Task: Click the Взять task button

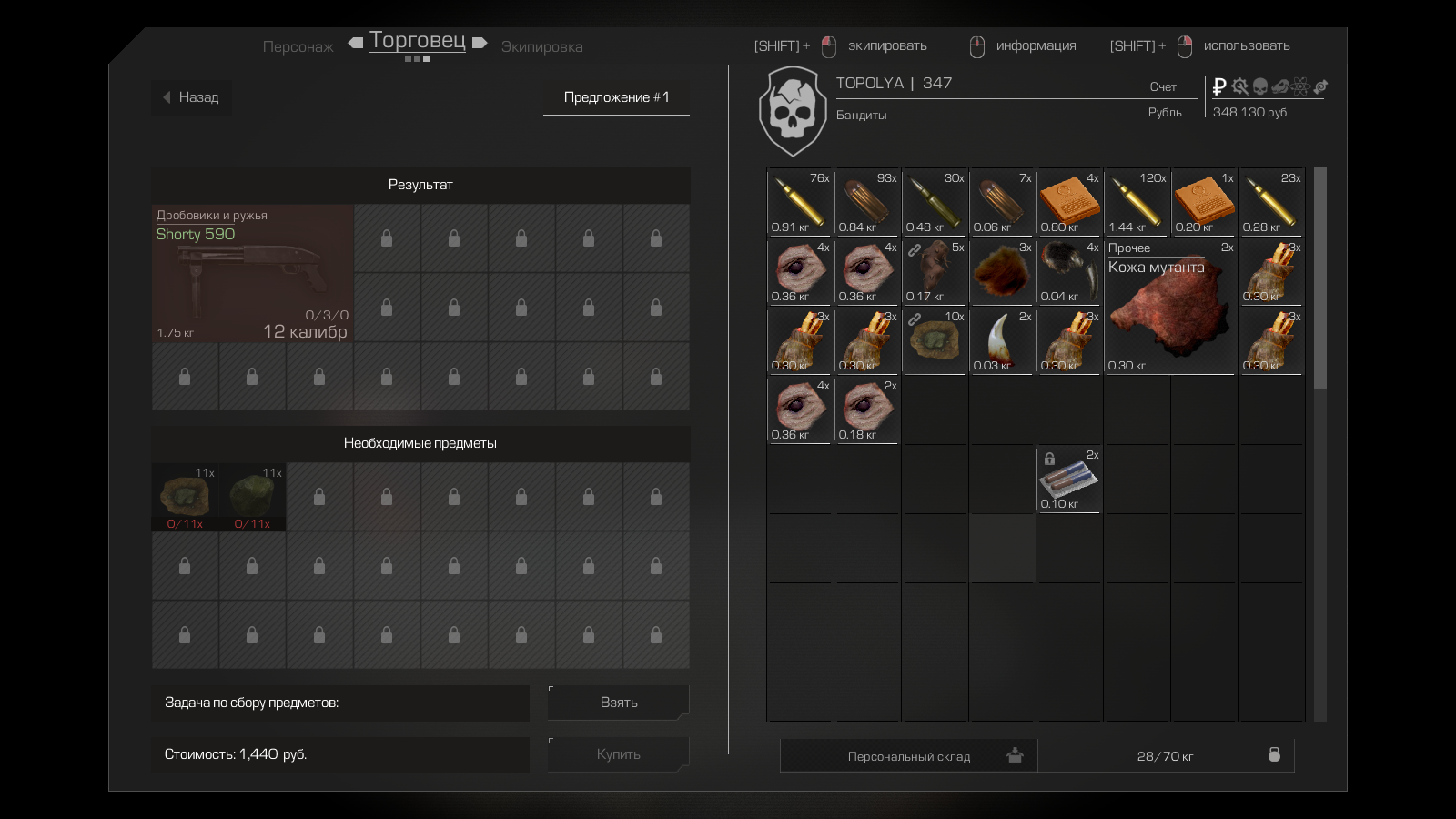Action: 618,703
